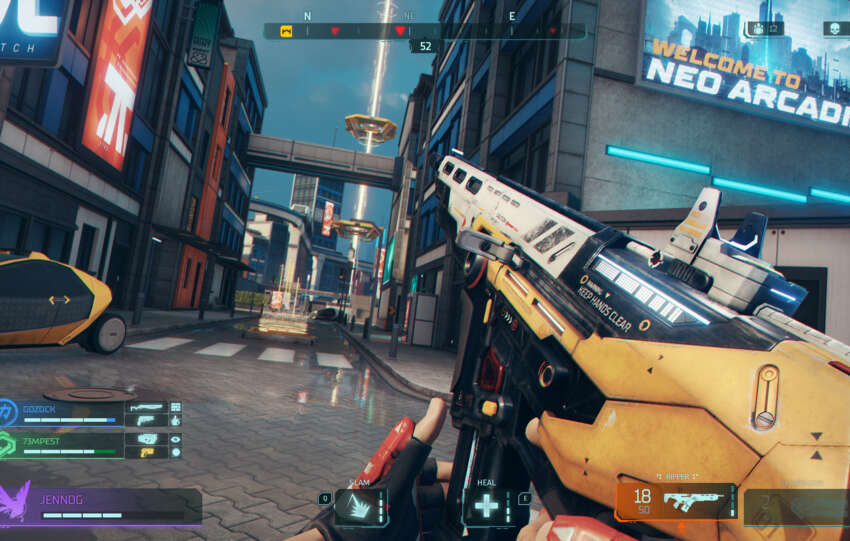Click the compass bar at top
850x541 pixels.
424,31
